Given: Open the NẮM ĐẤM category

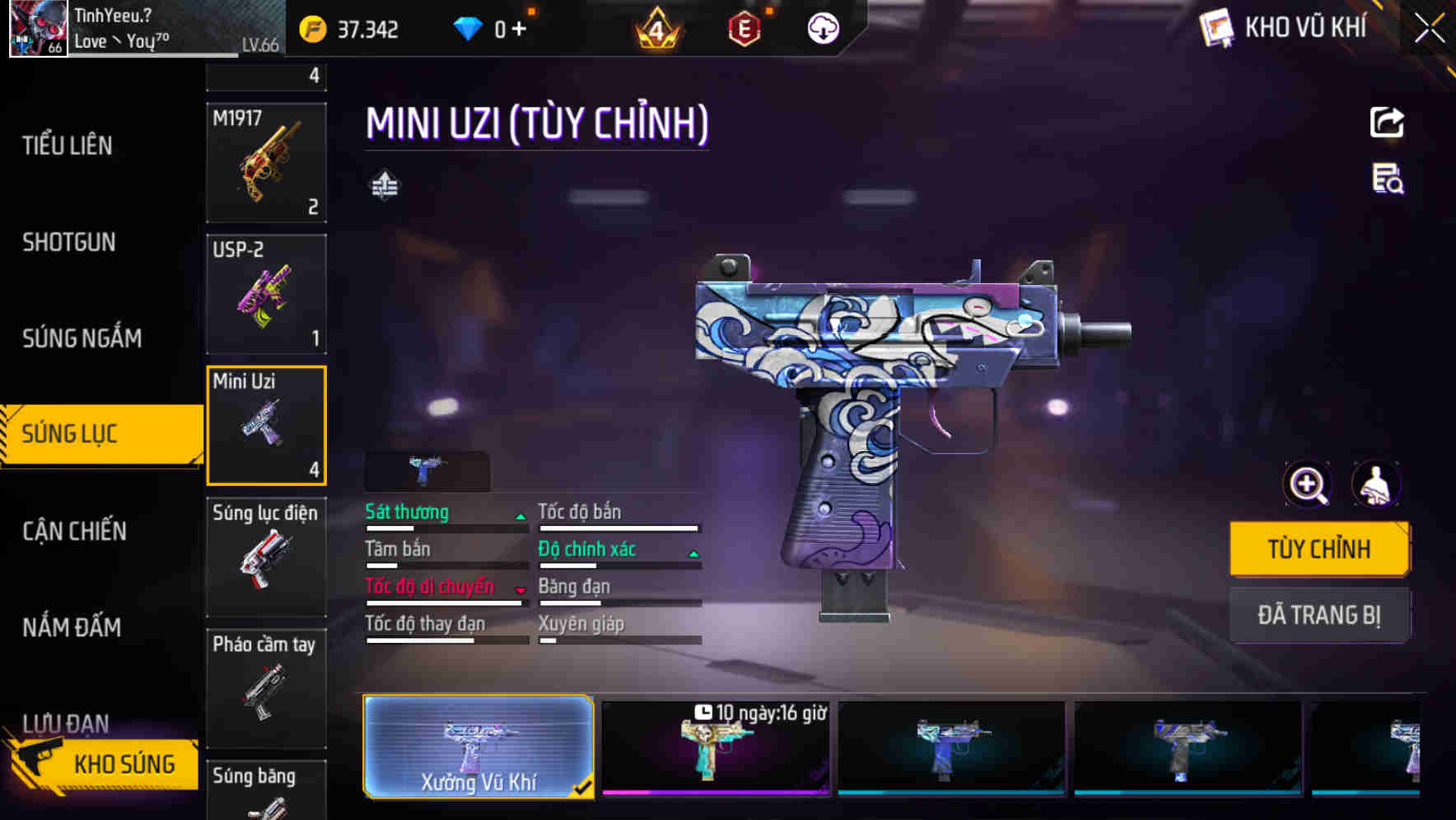Looking at the screenshot, I should coord(72,627).
